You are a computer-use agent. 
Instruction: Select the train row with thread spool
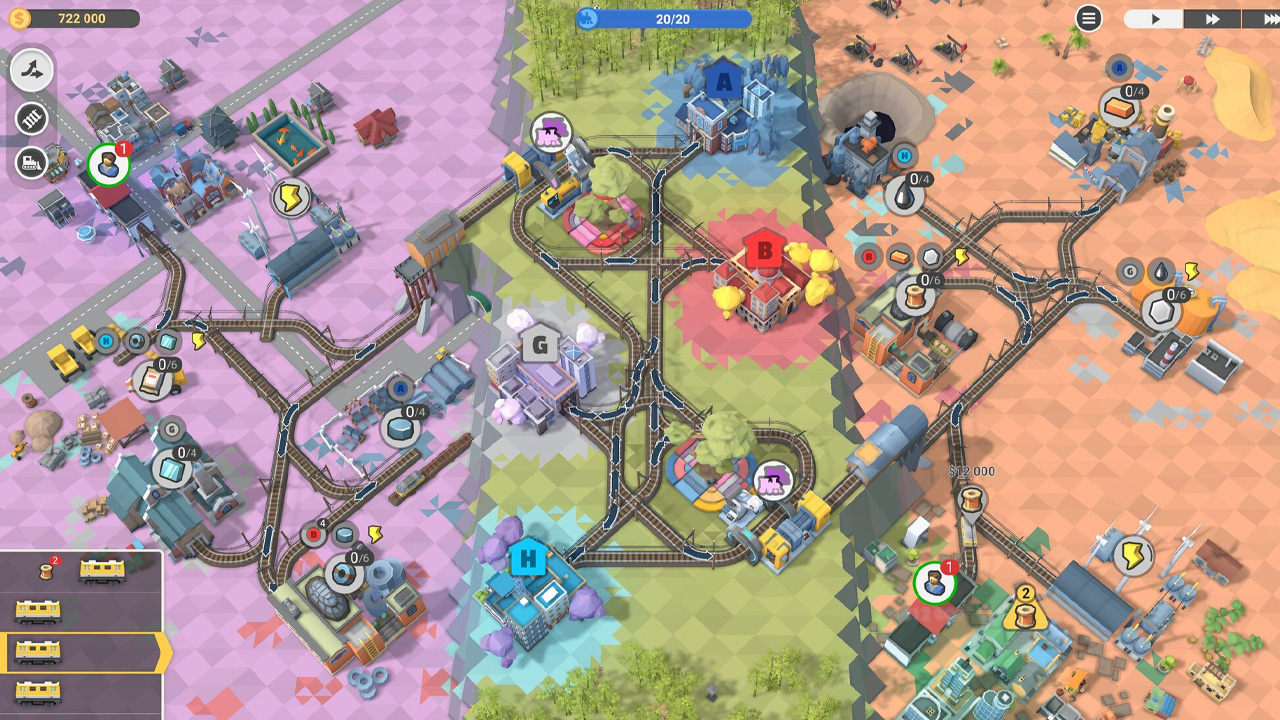click(80, 570)
